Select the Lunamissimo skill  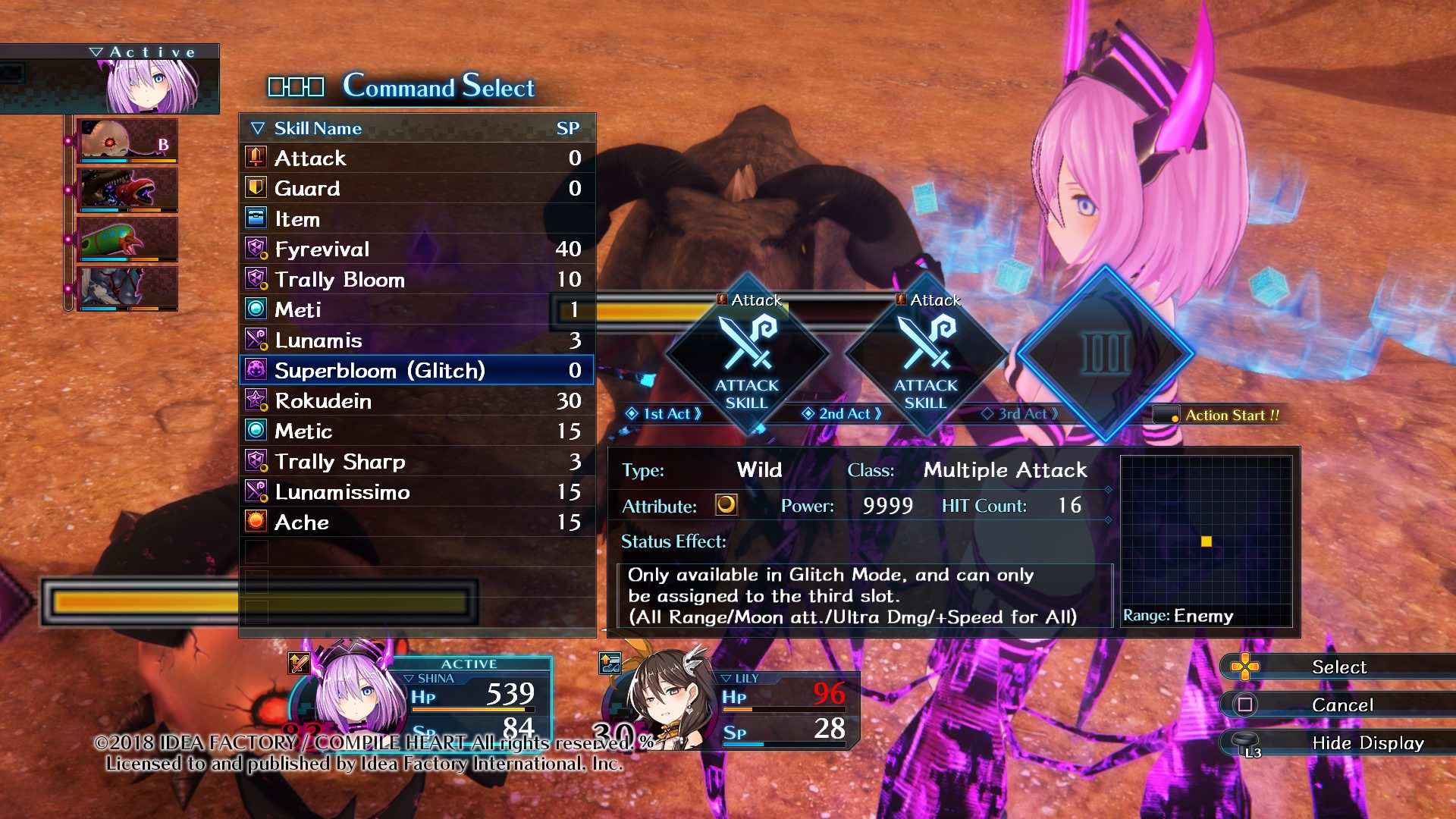click(416, 491)
